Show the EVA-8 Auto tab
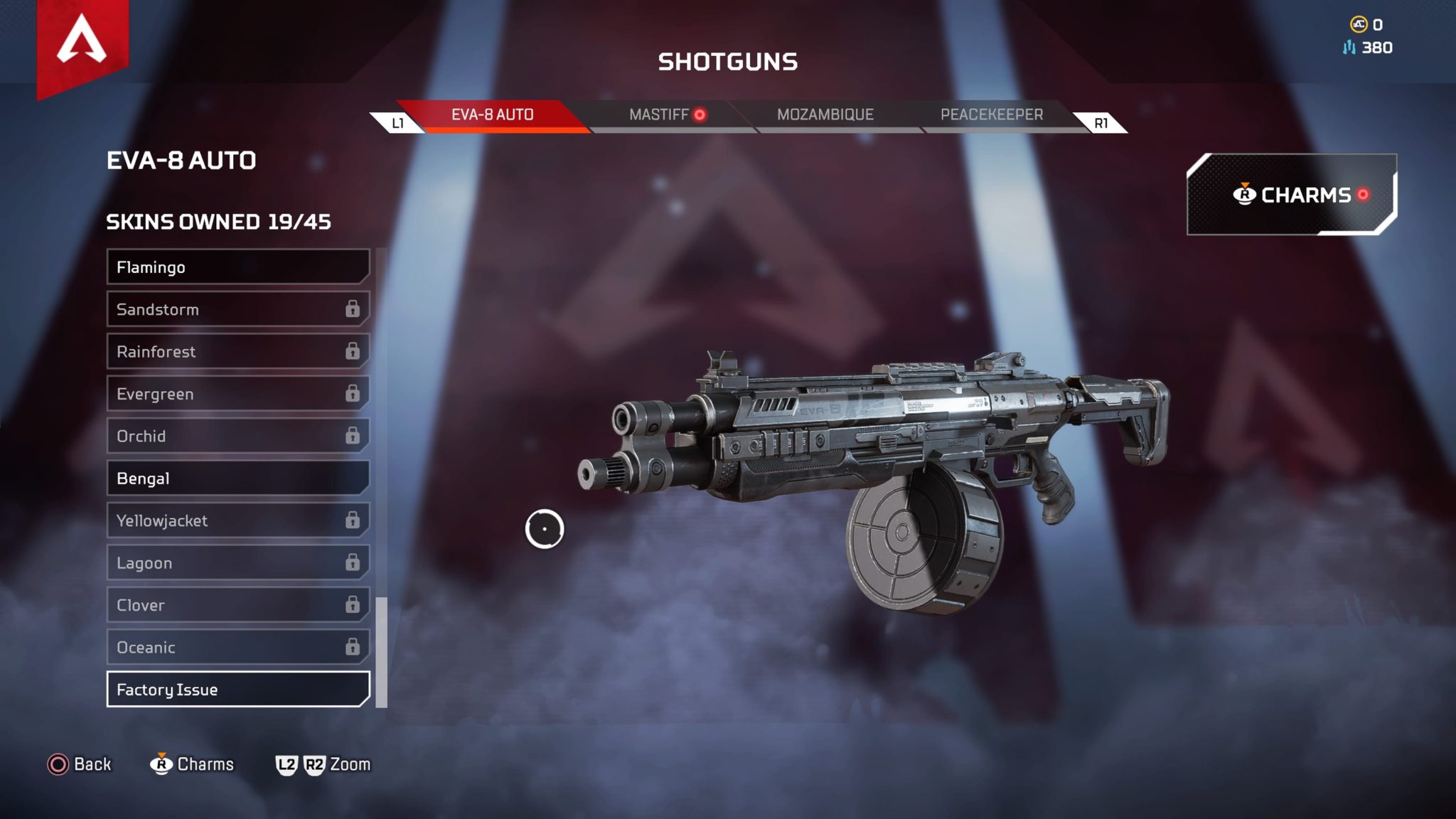Viewport: 1456px width, 819px height. click(492, 114)
